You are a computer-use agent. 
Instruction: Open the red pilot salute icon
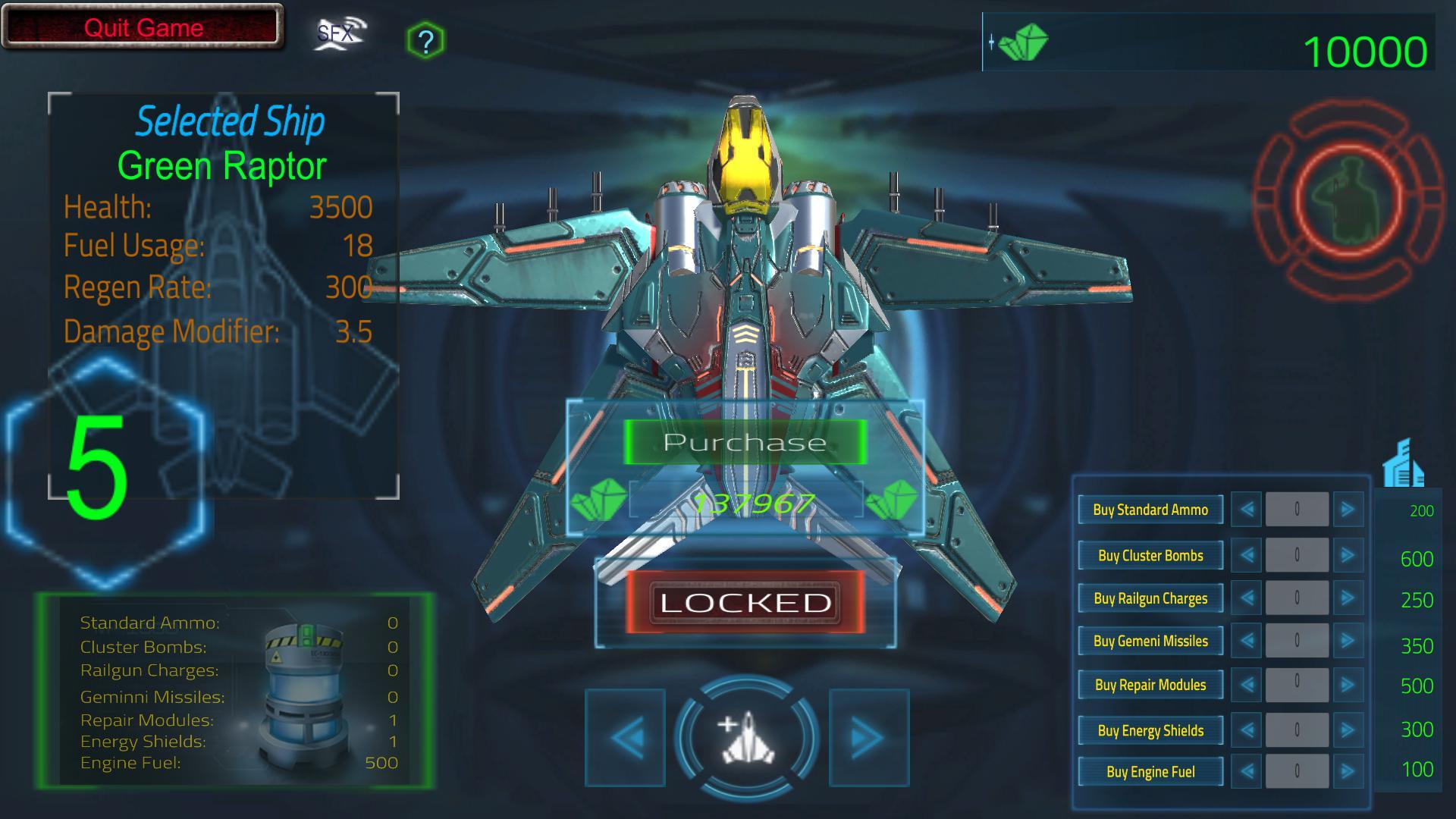point(1348,199)
